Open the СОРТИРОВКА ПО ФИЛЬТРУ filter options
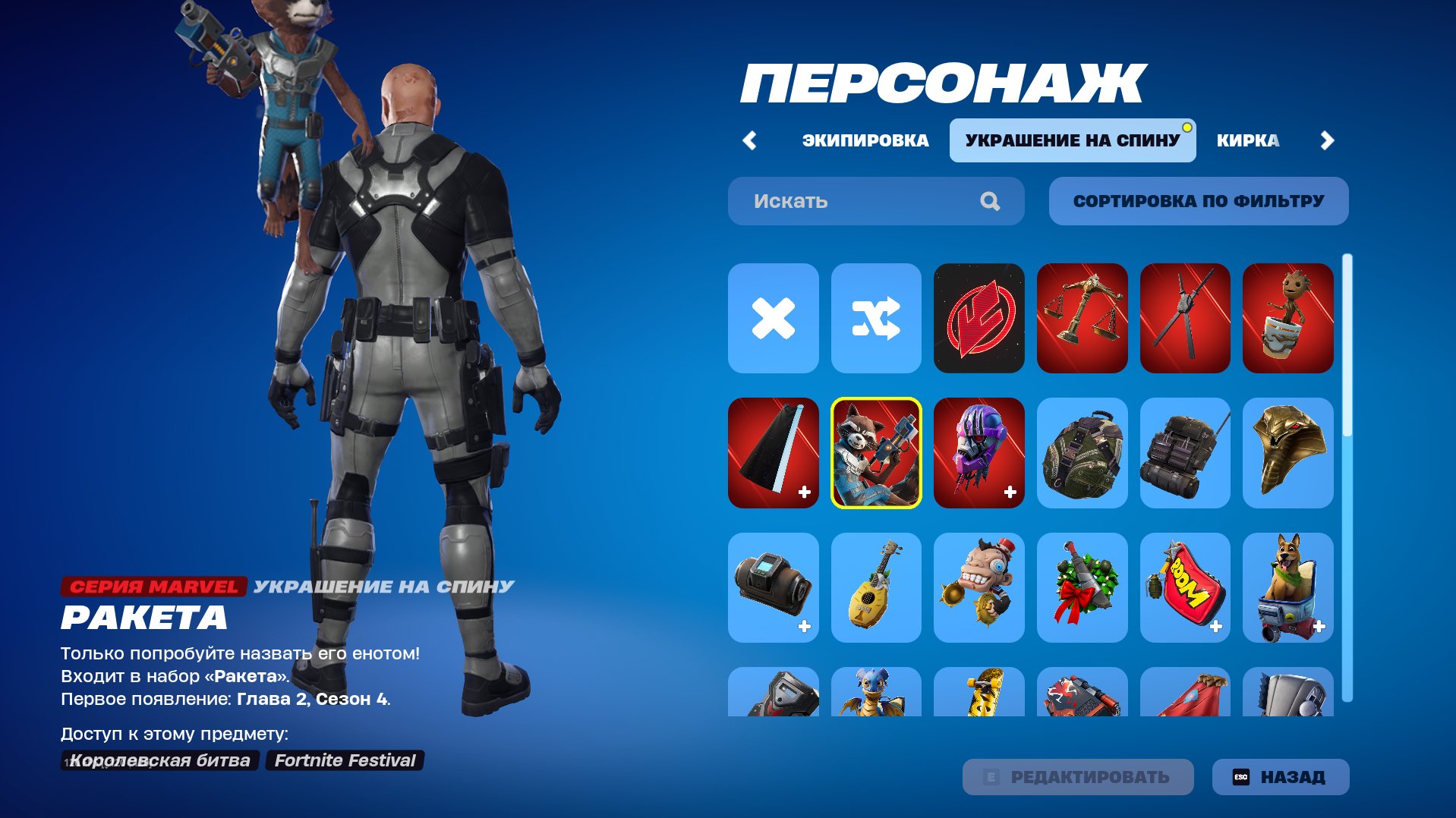The width and height of the screenshot is (1456, 818). 1198,200
